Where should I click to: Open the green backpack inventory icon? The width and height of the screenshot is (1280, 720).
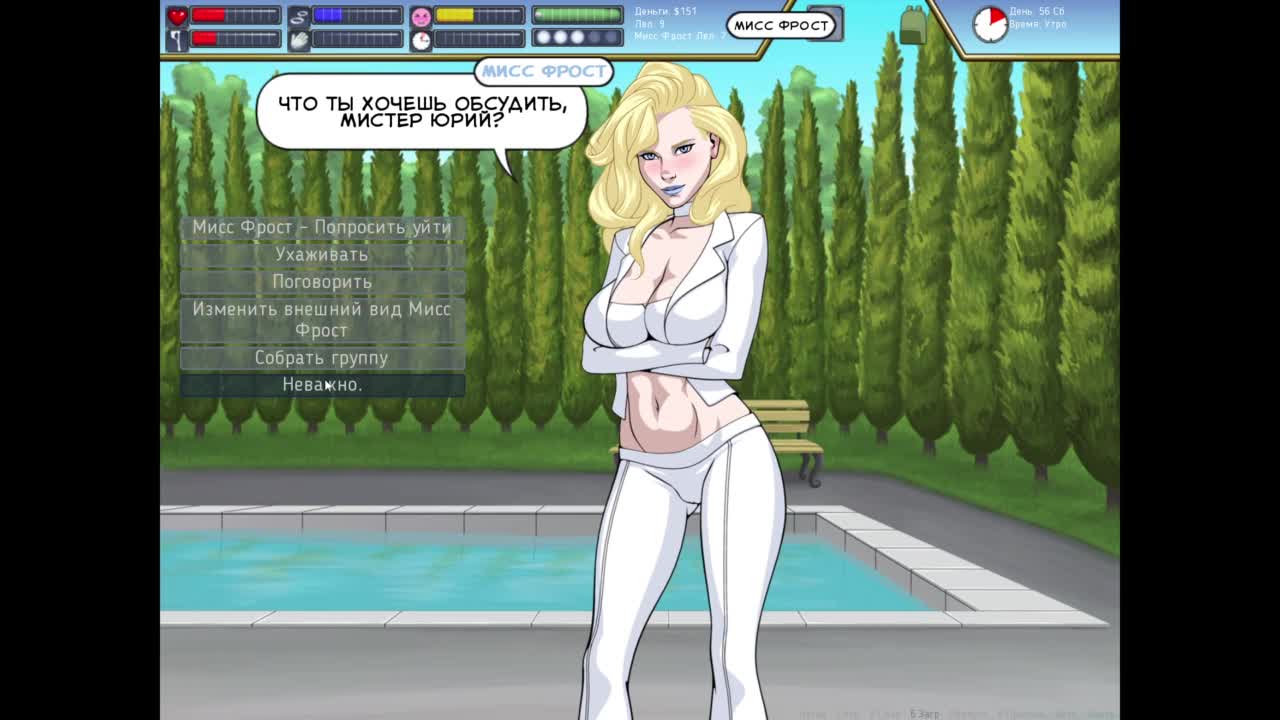[912, 25]
